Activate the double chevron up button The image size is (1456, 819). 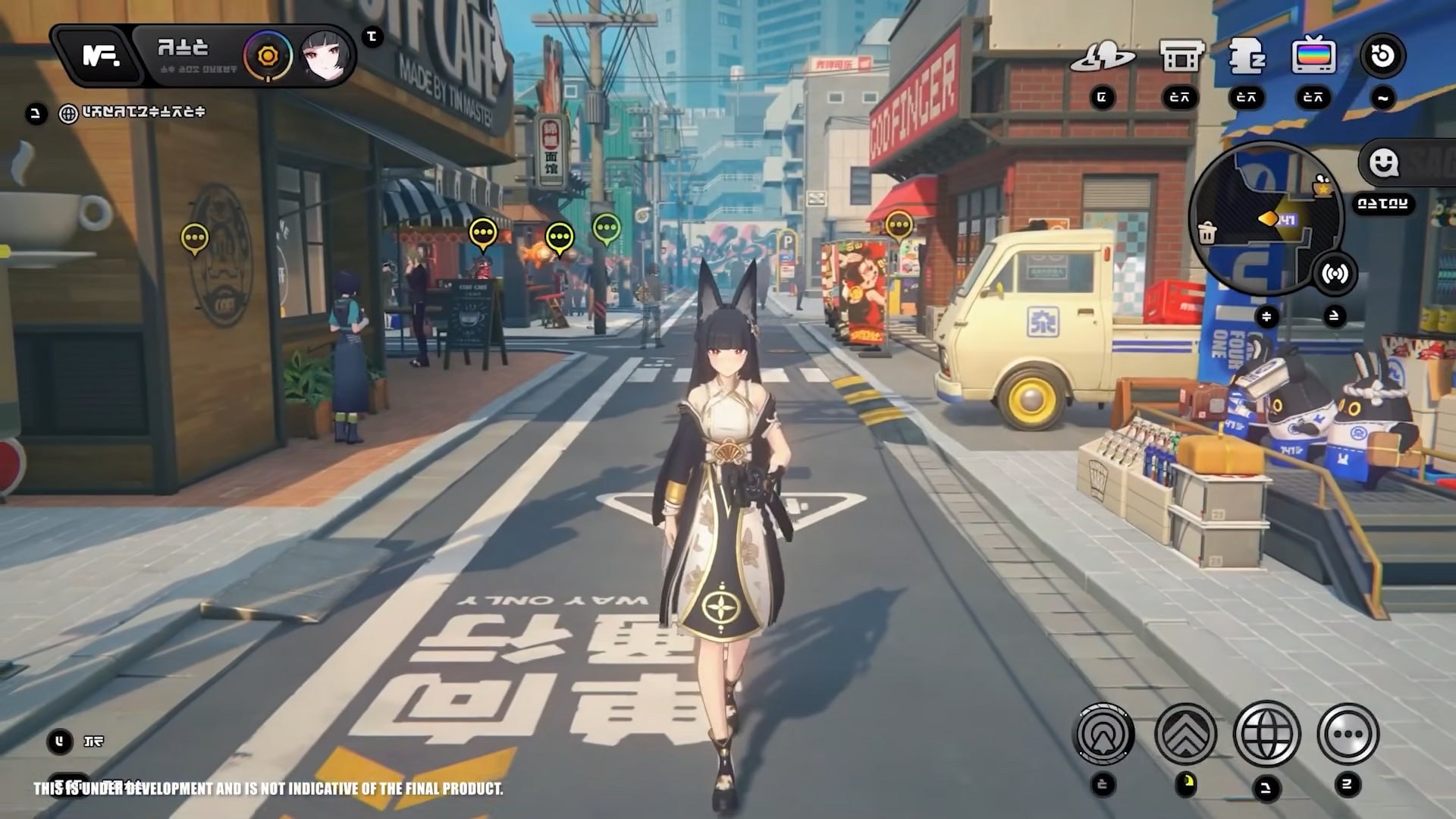coord(1185,734)
